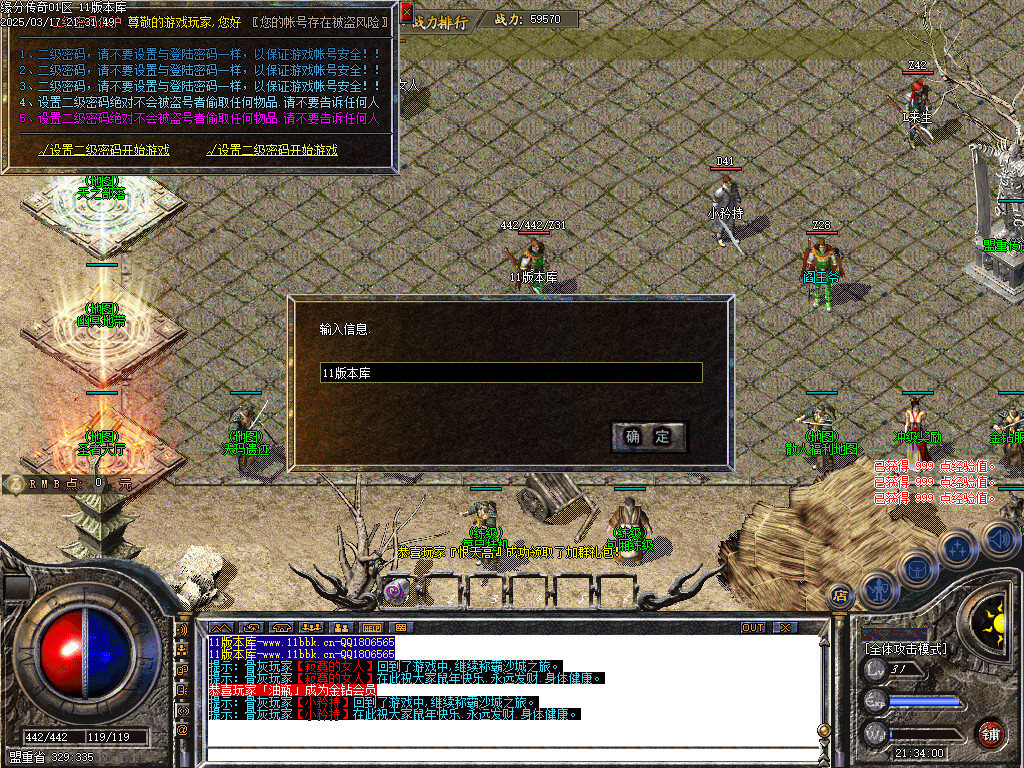Click the mountain icon on the chat toolbar

coord(220,627)
